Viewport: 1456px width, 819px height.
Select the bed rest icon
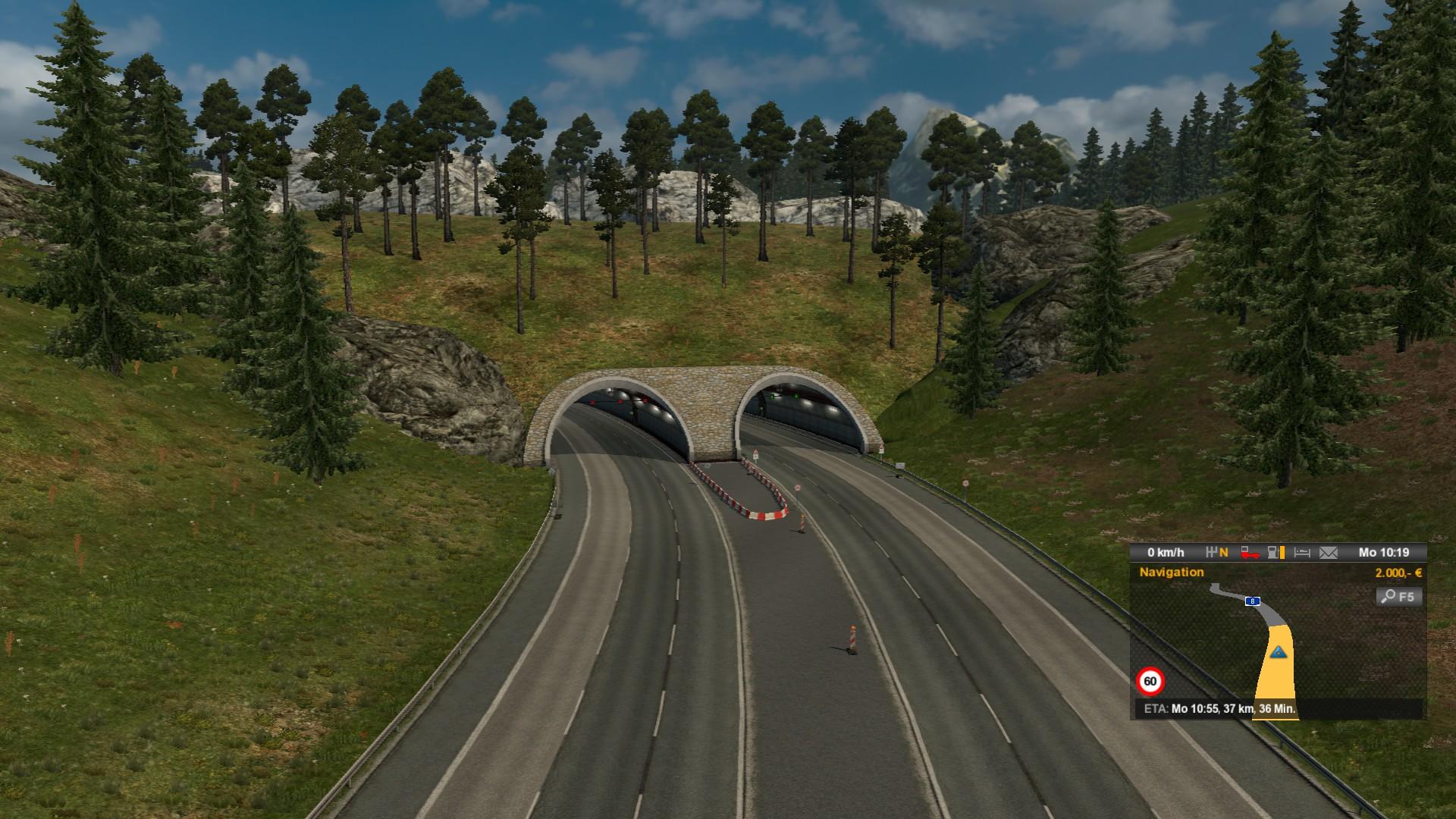[x=1302, y=553]
